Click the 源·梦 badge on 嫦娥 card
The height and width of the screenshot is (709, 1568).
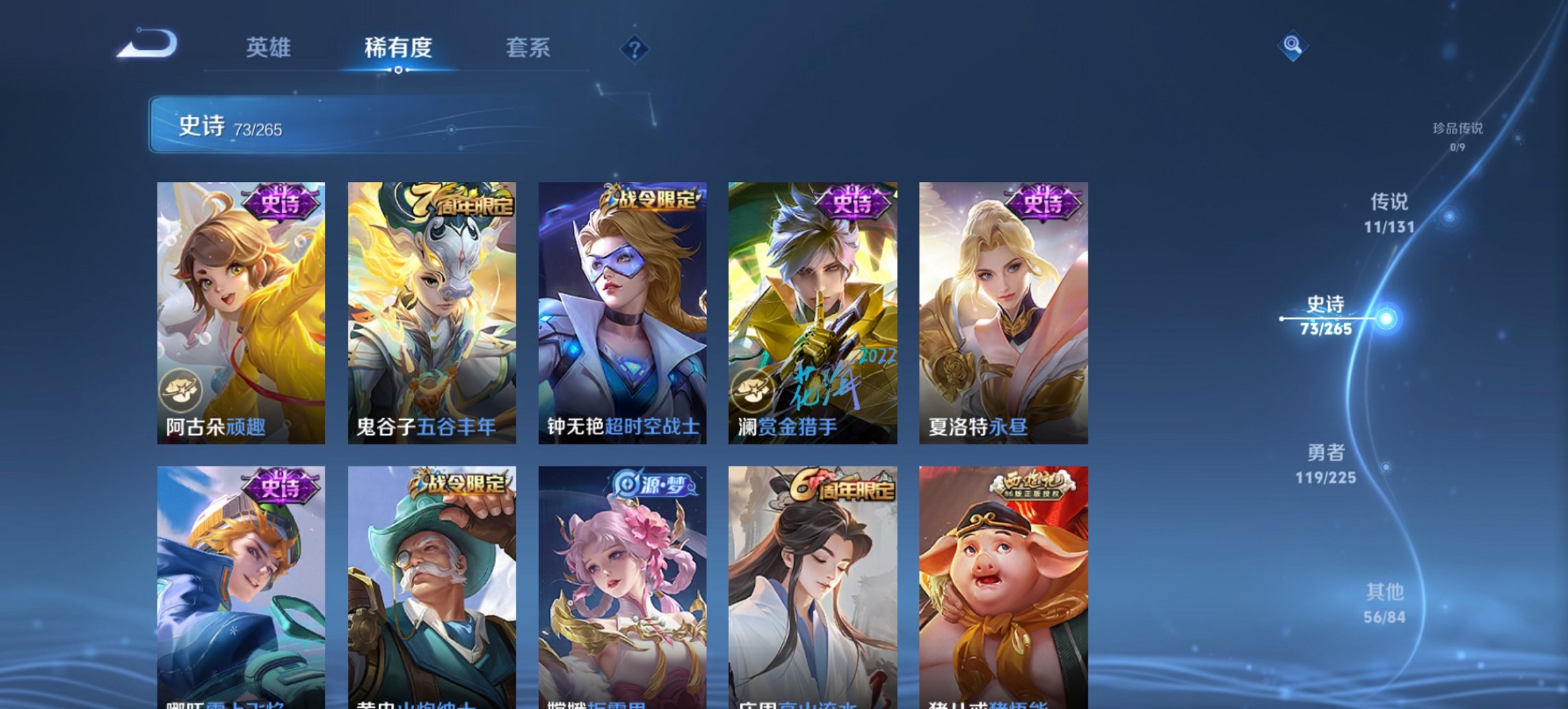[x=655, y=483]
